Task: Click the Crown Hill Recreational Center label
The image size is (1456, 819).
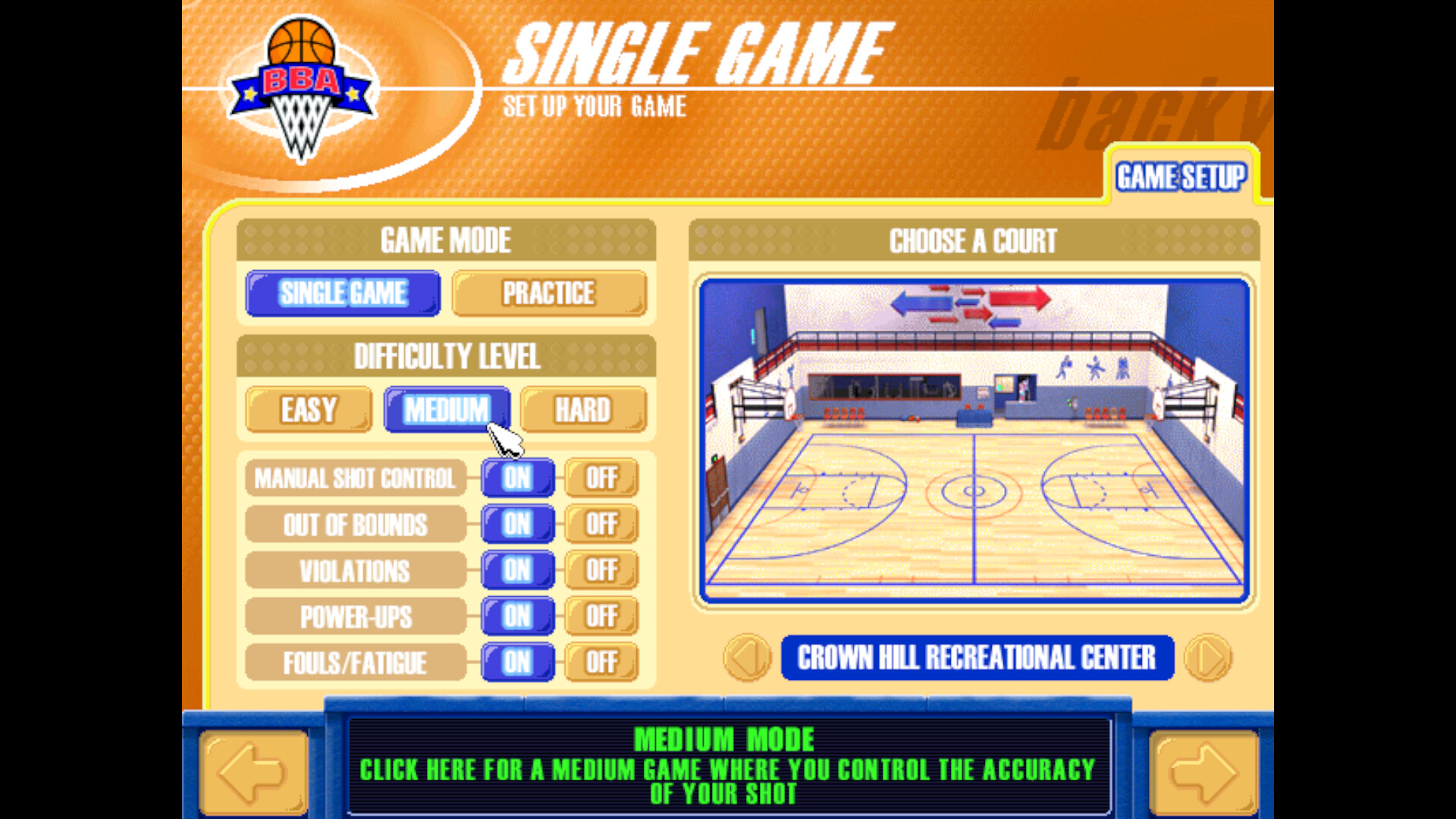Action: [977, 657]
